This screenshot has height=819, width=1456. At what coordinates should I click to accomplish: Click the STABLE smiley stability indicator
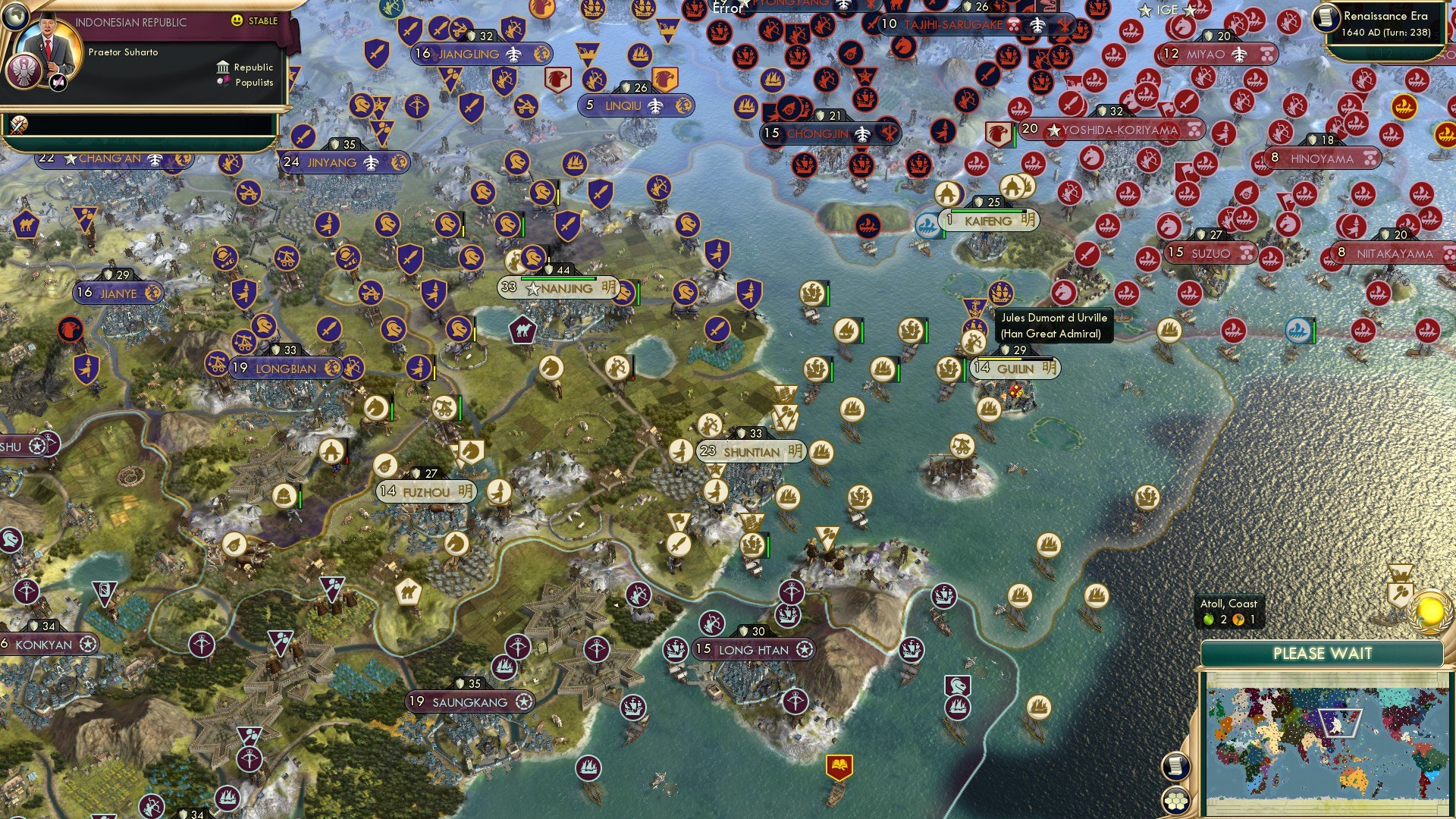pyautogui.click(x=237, y=20)
